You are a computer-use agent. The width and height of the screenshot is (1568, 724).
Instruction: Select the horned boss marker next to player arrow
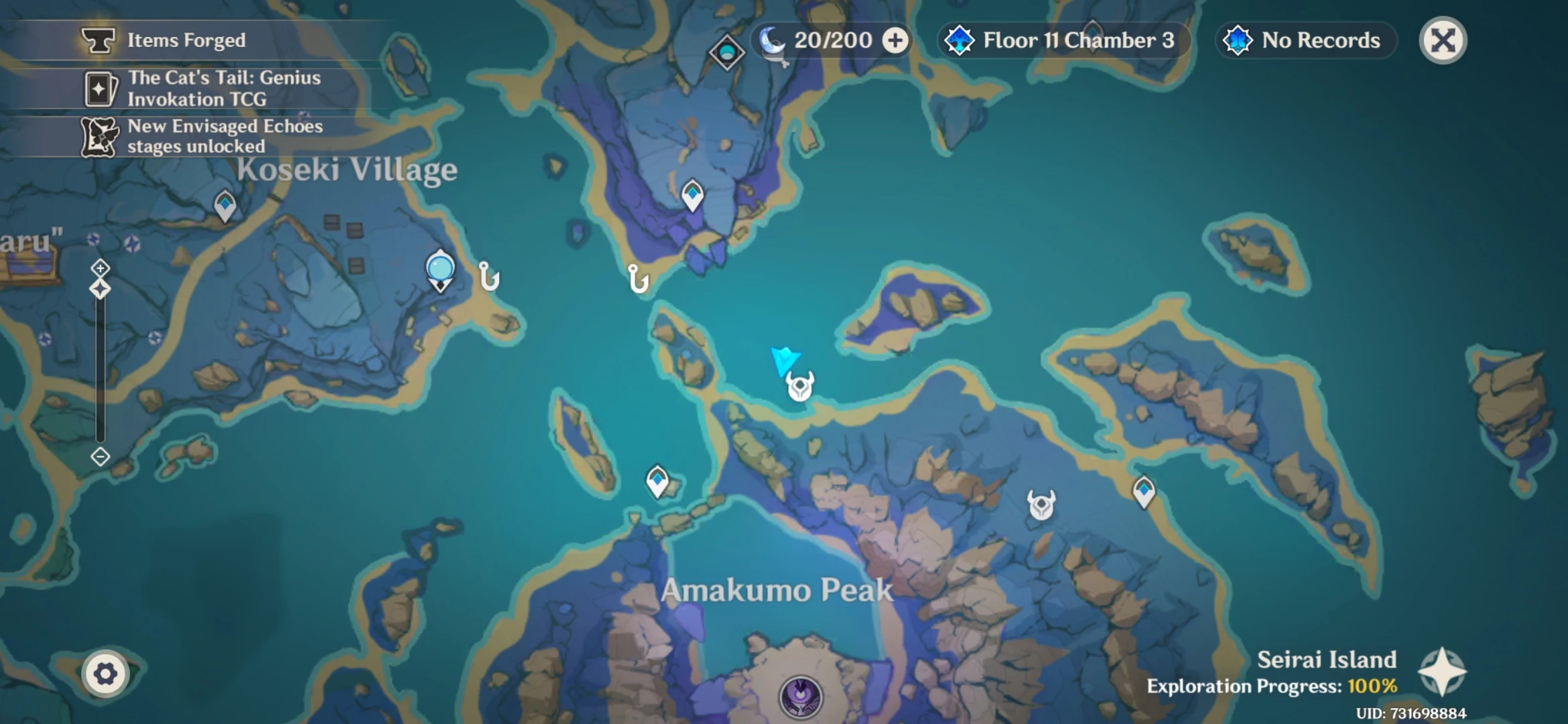click(x=800, y=387)
